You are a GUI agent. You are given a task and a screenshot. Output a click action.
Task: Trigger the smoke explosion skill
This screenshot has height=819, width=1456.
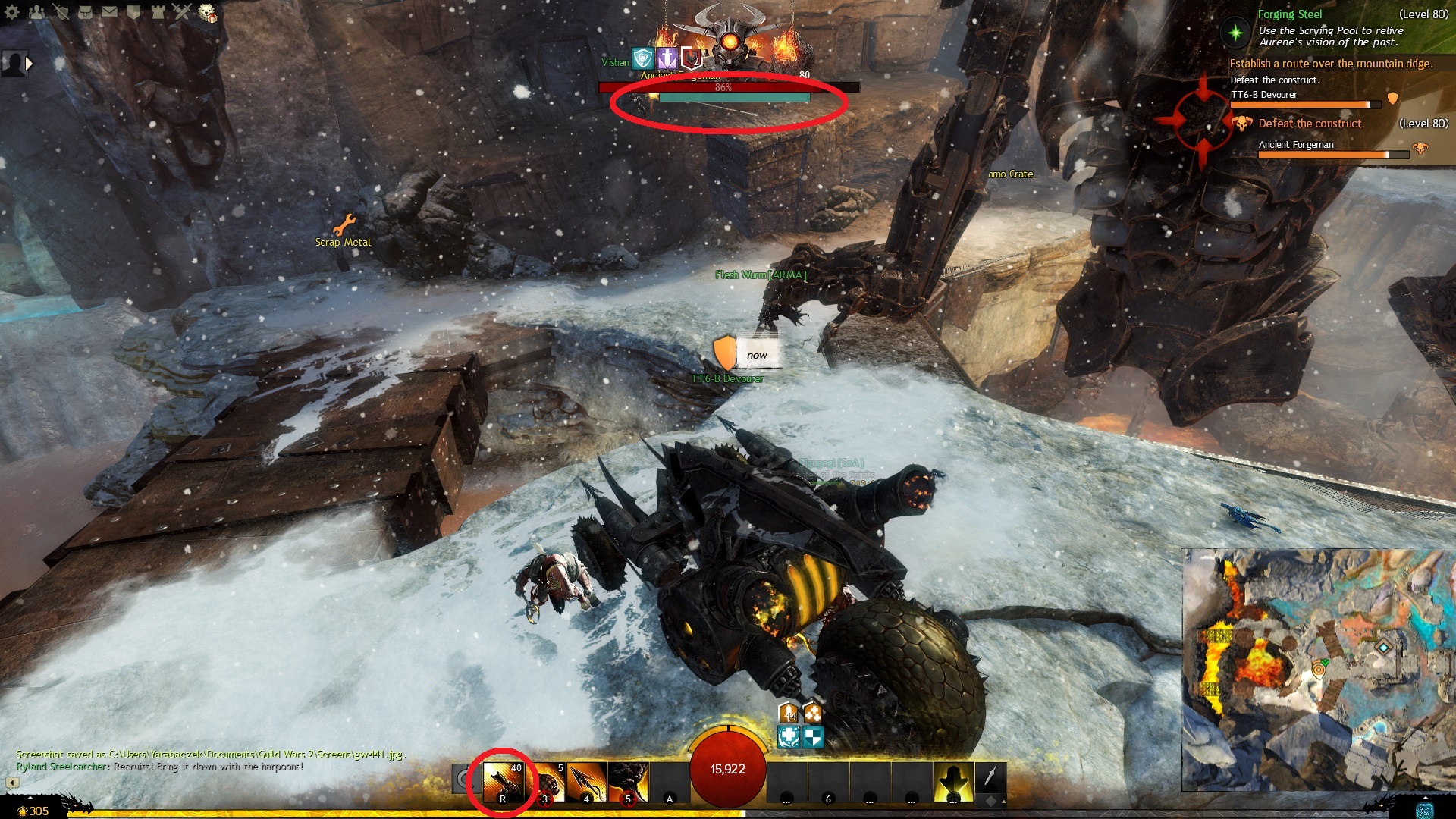(628, 783)
